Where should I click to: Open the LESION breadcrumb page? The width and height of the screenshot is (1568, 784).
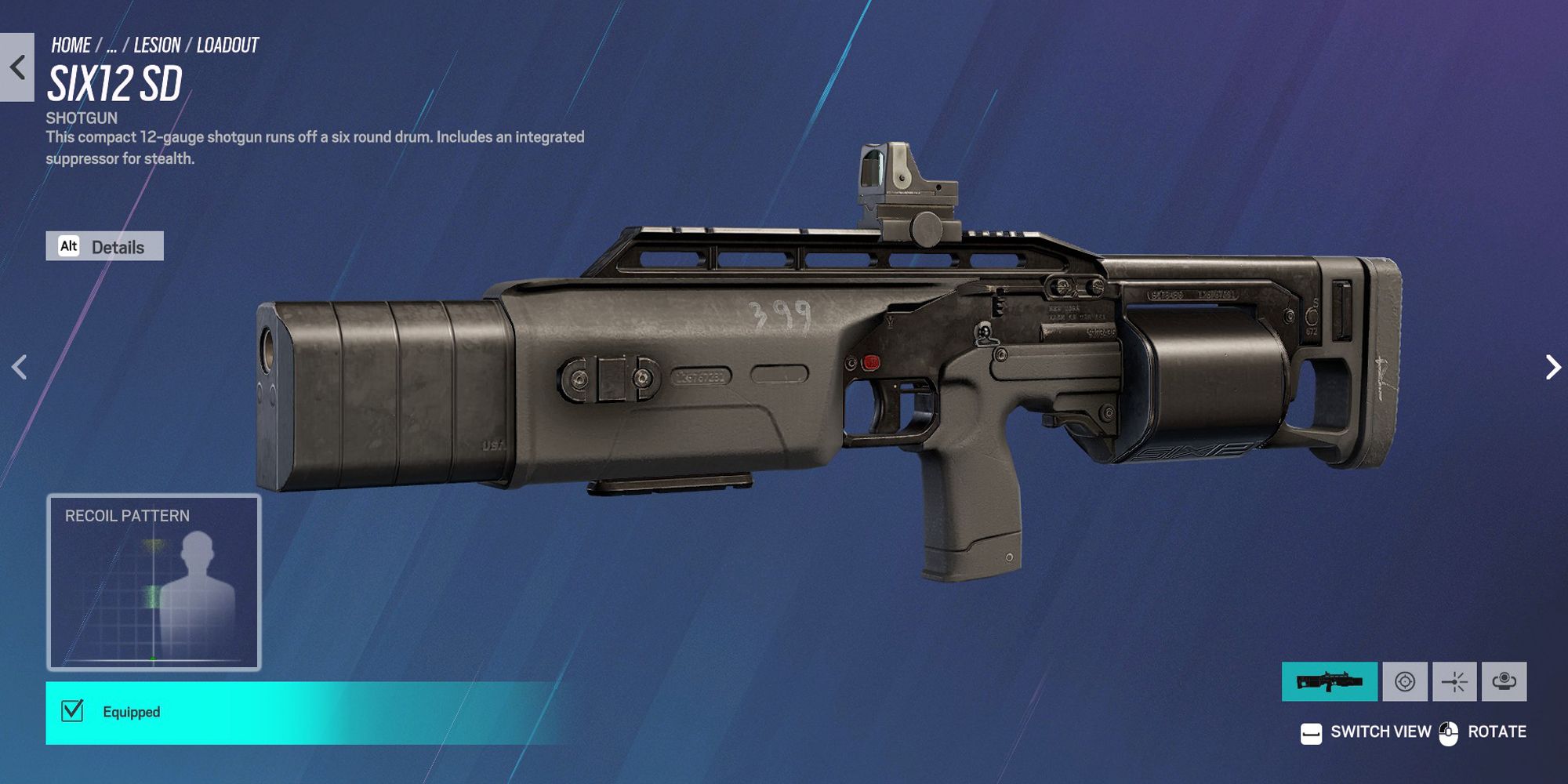click(156, 45)
